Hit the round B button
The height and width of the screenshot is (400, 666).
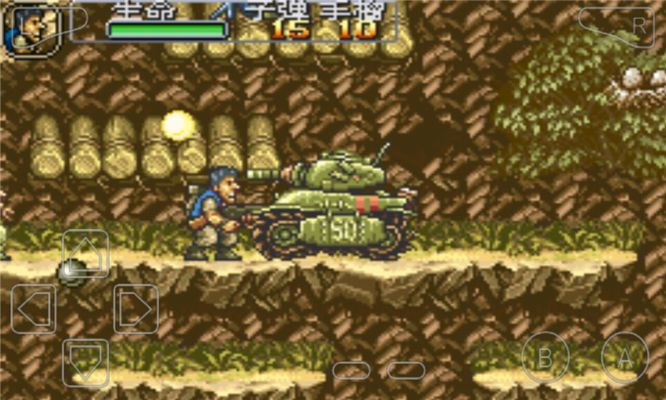click(545, 356)
